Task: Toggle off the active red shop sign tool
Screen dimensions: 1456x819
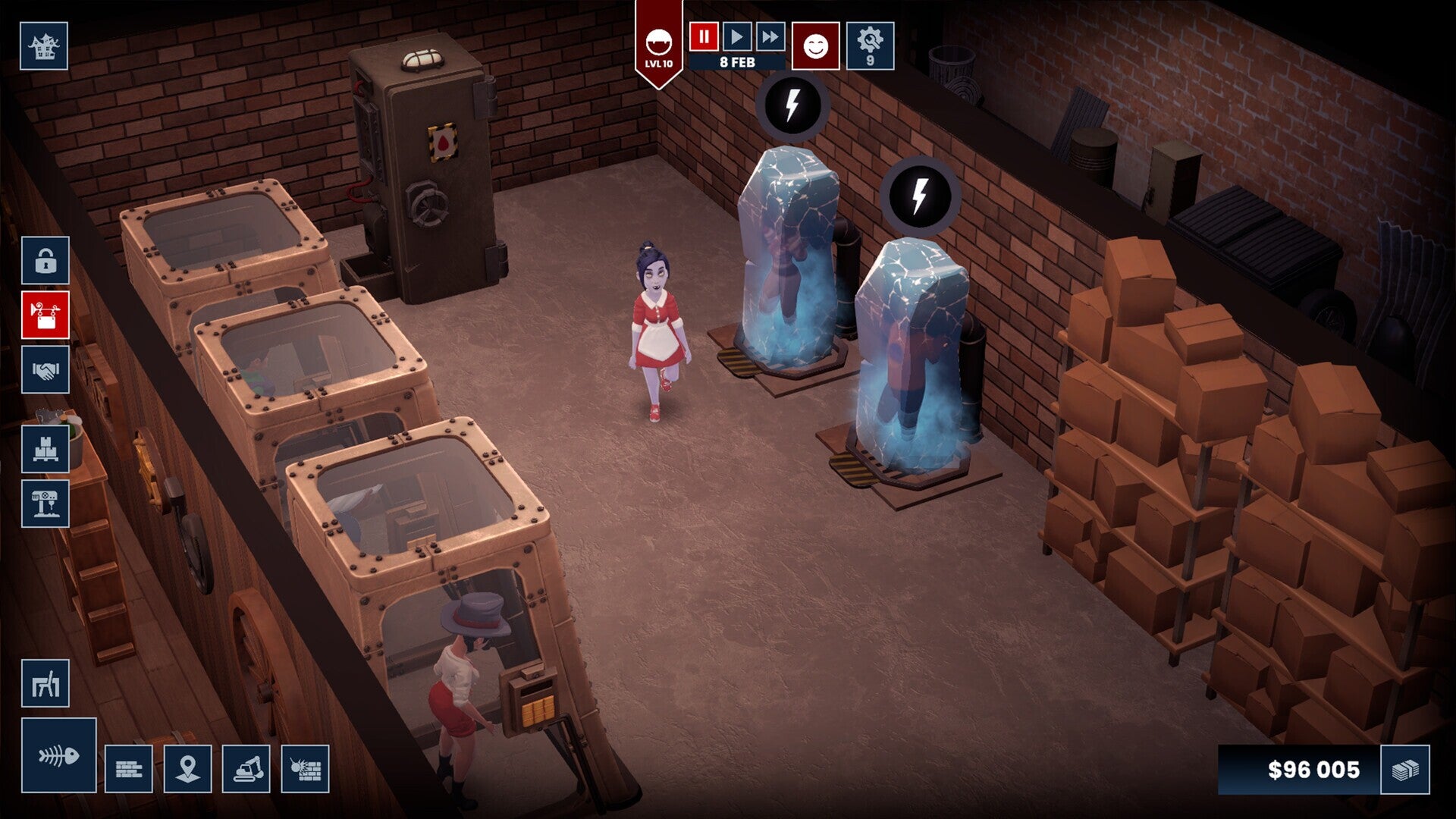Action: 47,316
